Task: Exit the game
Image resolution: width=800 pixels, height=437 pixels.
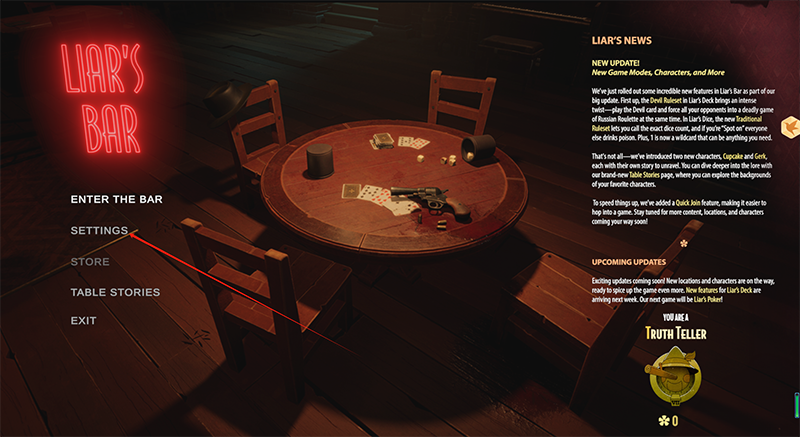Action: point(83,321)
